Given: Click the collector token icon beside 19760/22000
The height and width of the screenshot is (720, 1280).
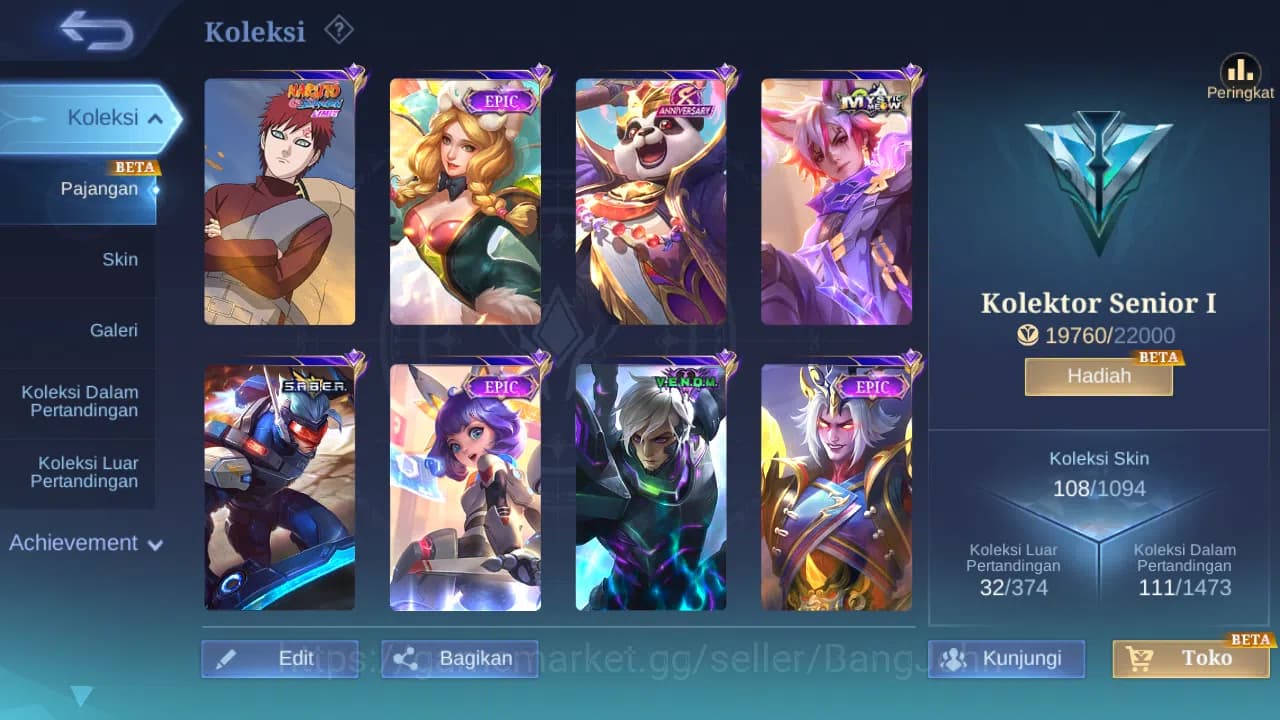Looking at the screenshot, I should [x=1028, y=335].
